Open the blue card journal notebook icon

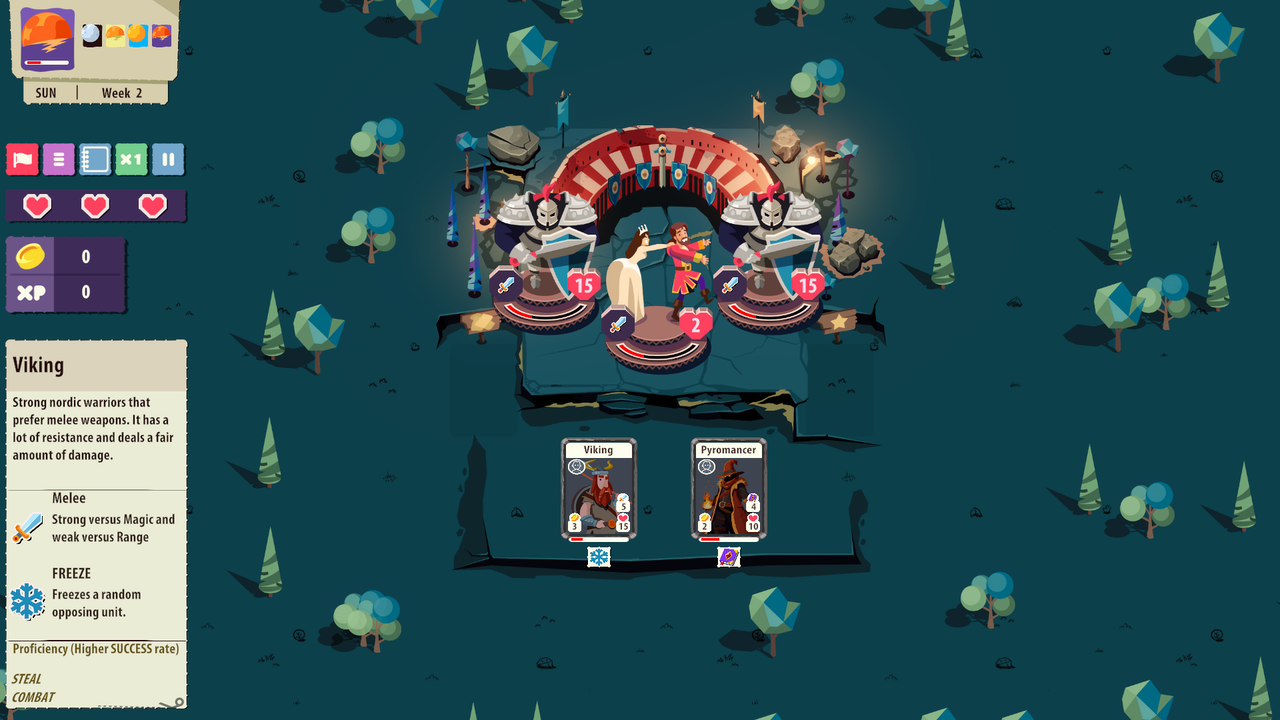click(x=95, y=160)
